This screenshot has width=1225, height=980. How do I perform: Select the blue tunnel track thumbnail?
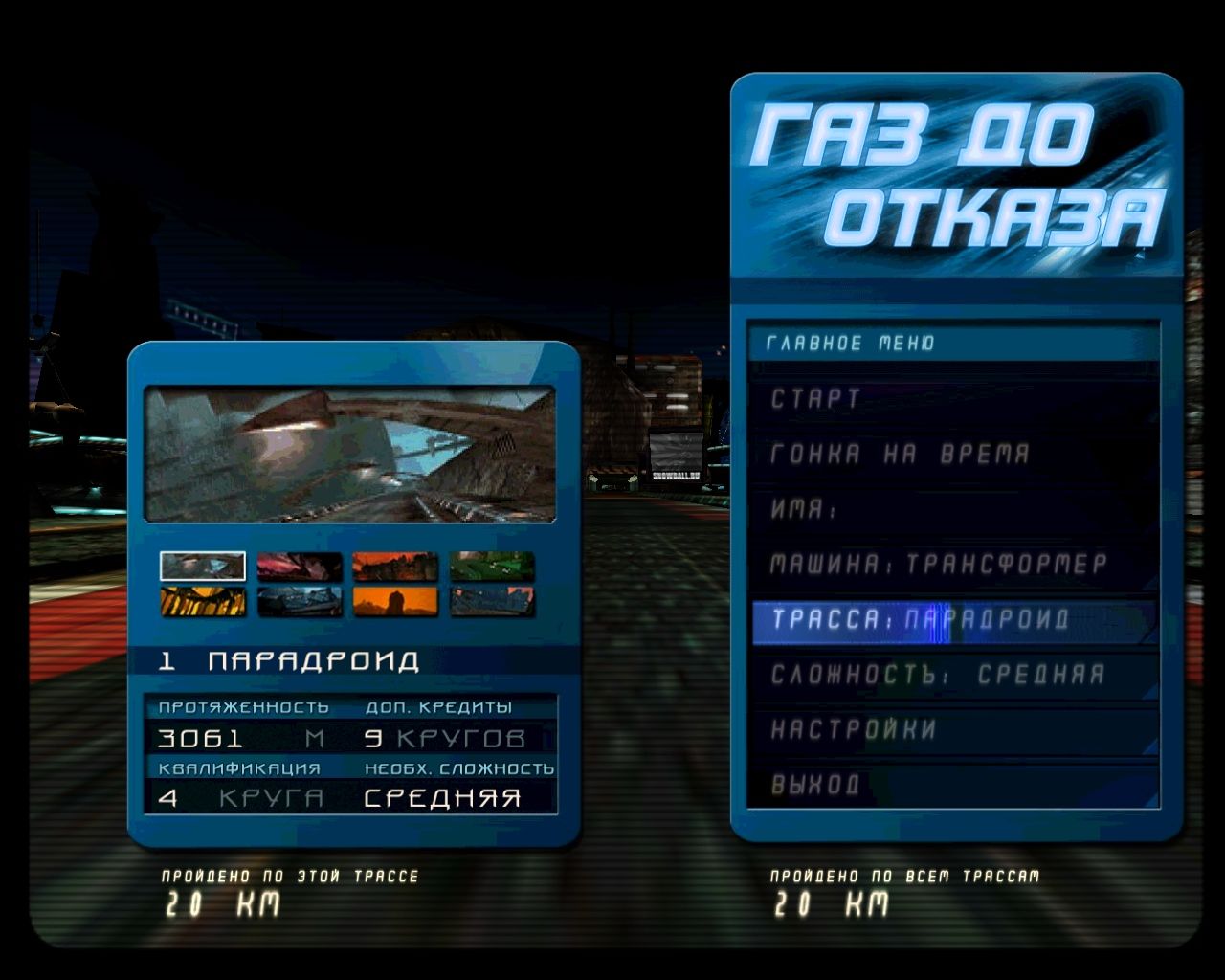(493, 603)
